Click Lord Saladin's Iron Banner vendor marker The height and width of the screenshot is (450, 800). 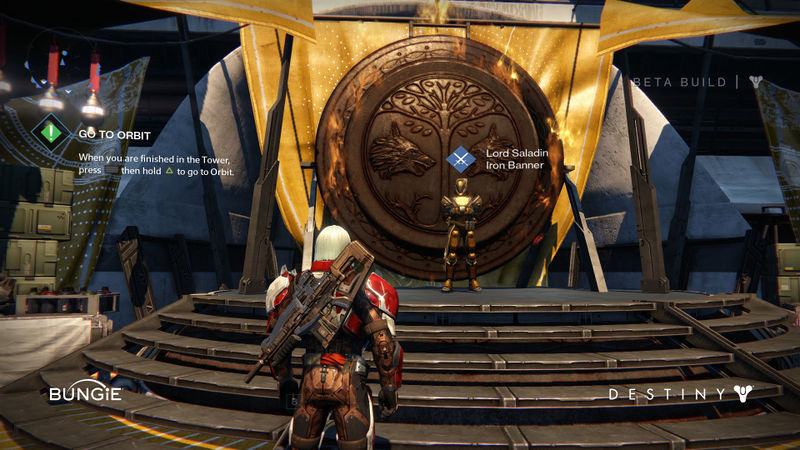click(461, 158)
